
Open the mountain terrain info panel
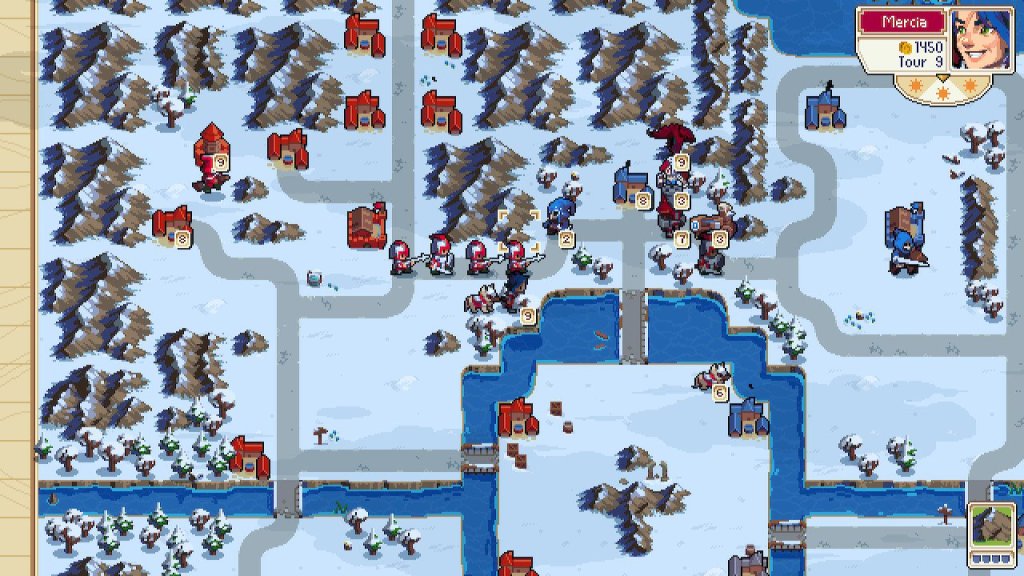tap(990, 529)
